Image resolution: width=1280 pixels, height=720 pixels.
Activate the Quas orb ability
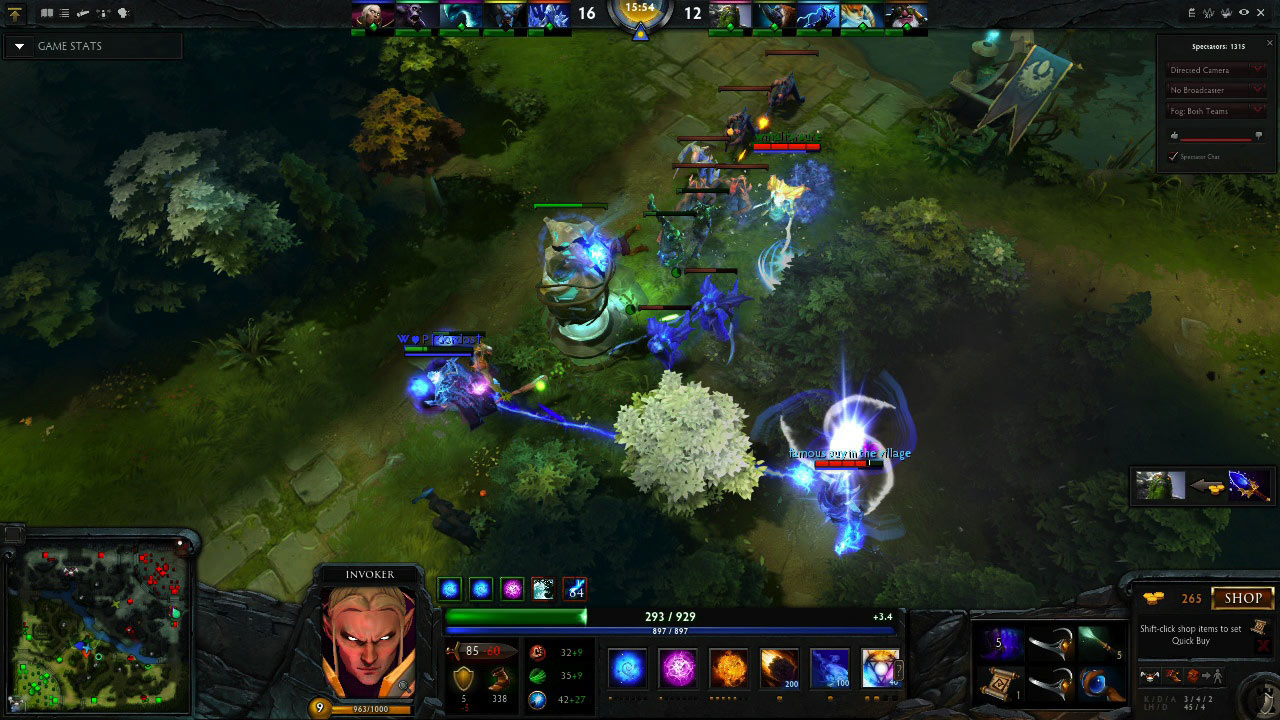point(627,668)
